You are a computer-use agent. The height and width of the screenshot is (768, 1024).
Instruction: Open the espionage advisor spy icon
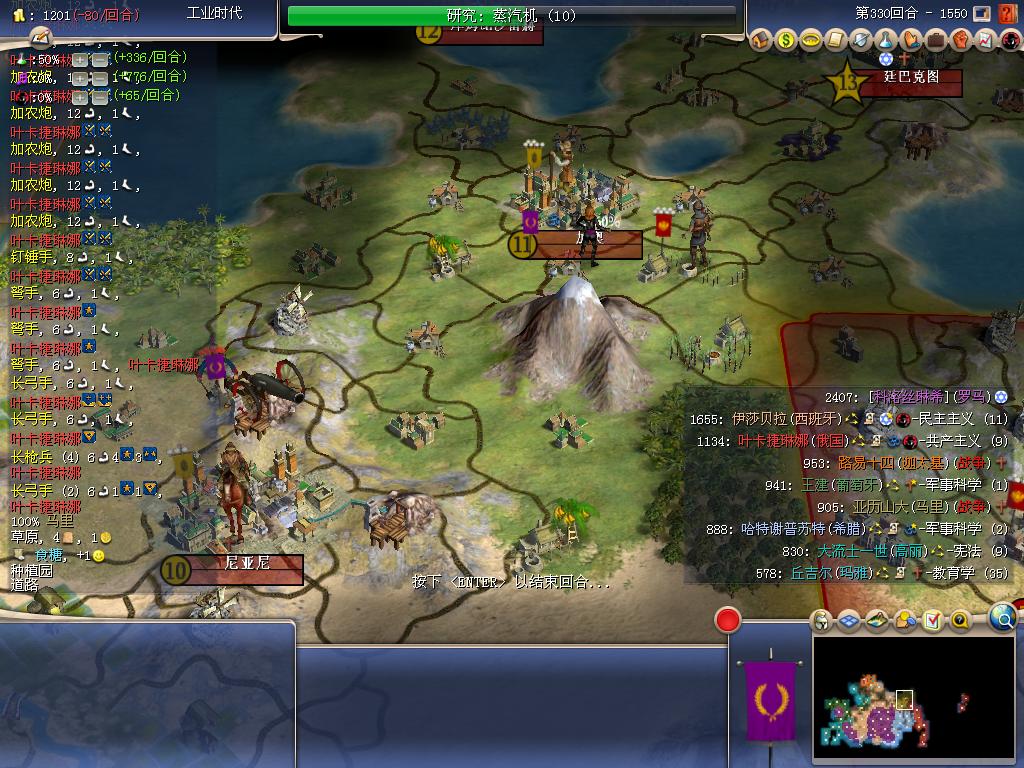click(1010, 40)
